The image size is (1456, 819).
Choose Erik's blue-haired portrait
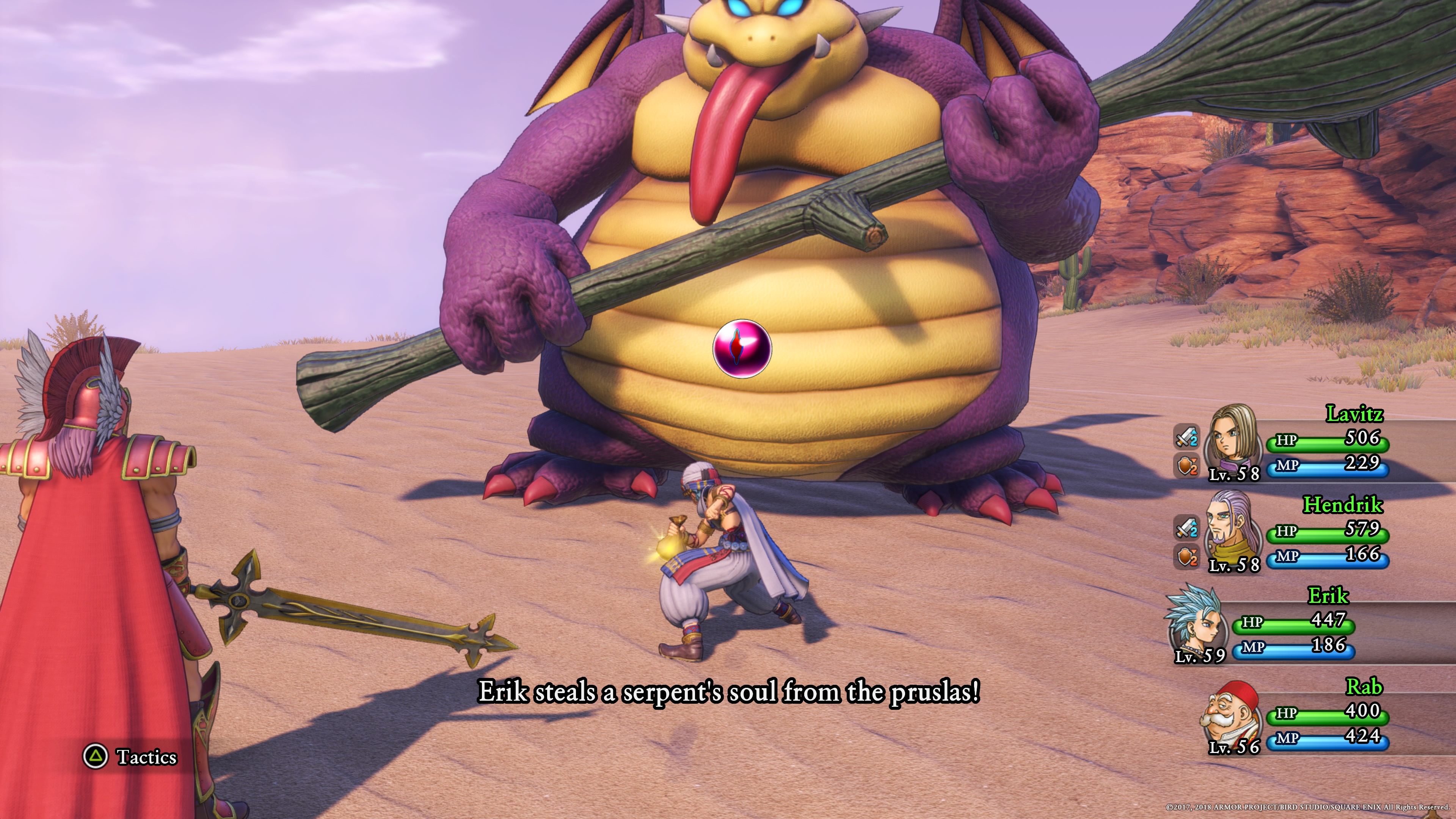coord(1197,622)
